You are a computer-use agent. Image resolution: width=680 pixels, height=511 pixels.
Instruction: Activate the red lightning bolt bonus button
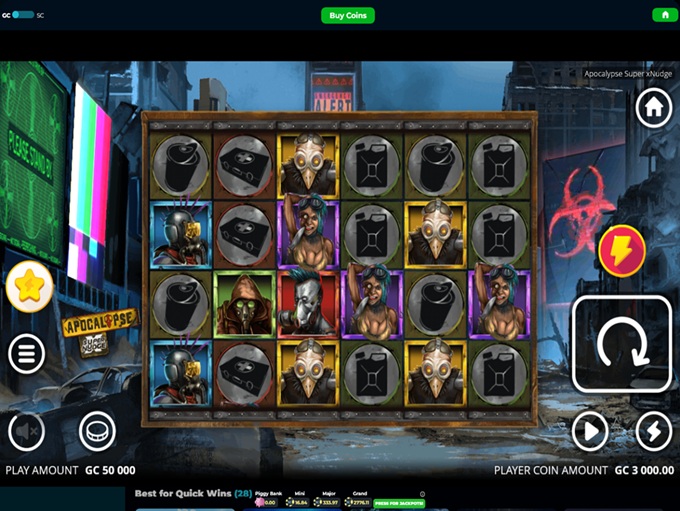[x=621, y=249]
